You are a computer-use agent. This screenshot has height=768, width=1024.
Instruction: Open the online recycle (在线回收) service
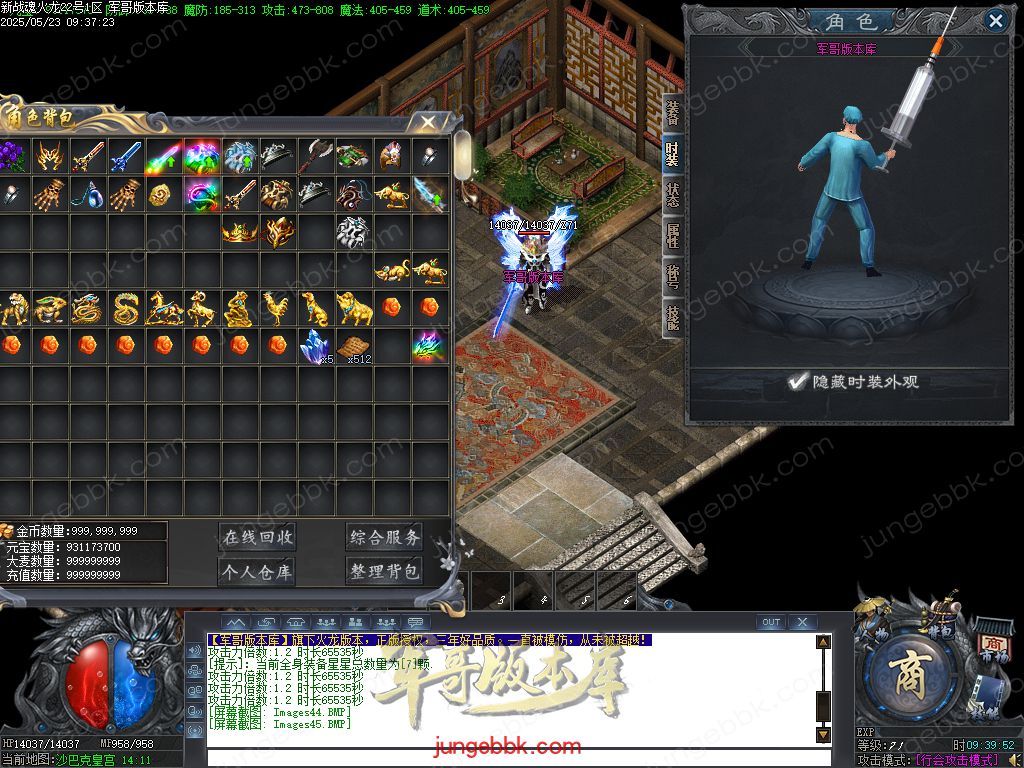click(258, 537)
